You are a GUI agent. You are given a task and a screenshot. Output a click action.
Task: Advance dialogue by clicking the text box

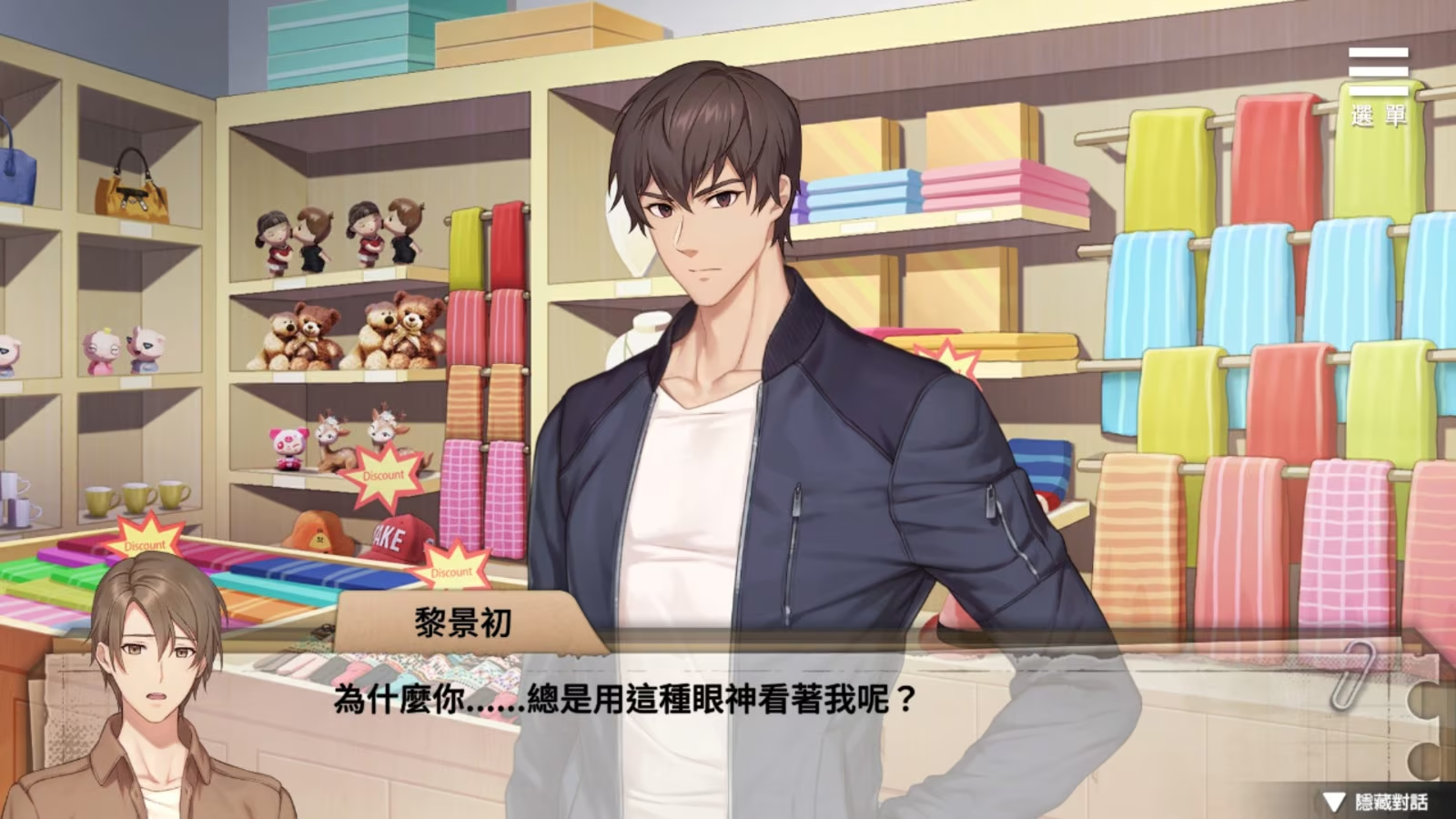point(728,719)
